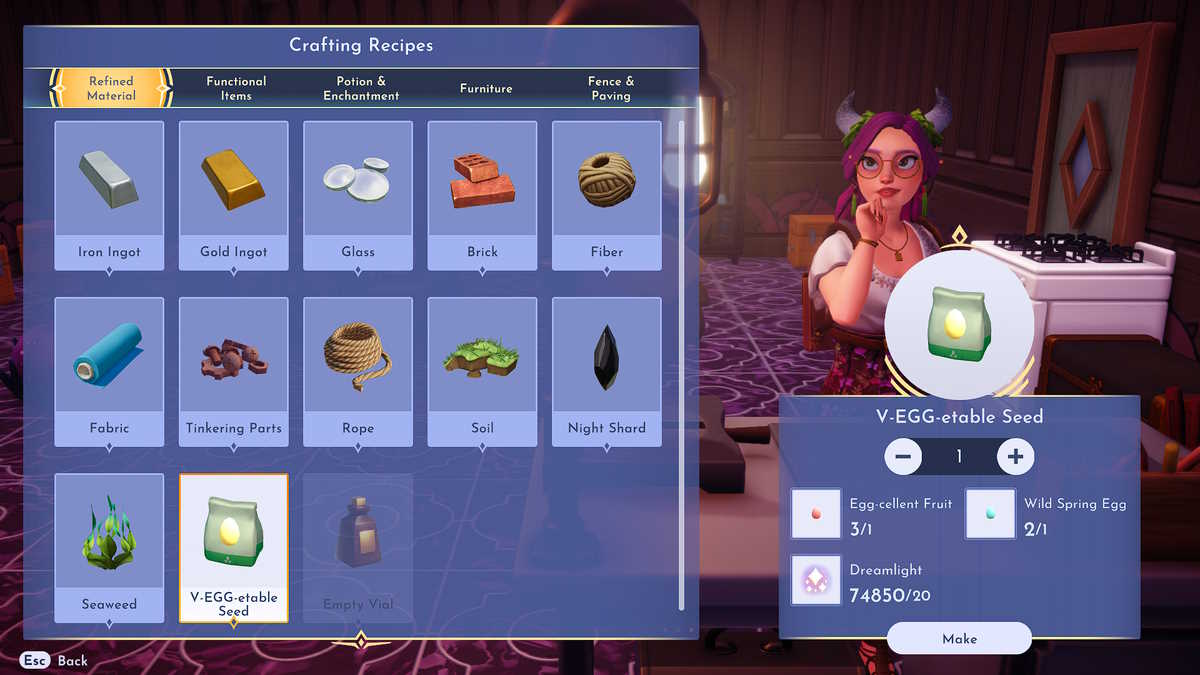The height and width of the screenshot is (675, 1200).
Task: Choose the Glass recipe tile
Action: [x=358, y=195]
